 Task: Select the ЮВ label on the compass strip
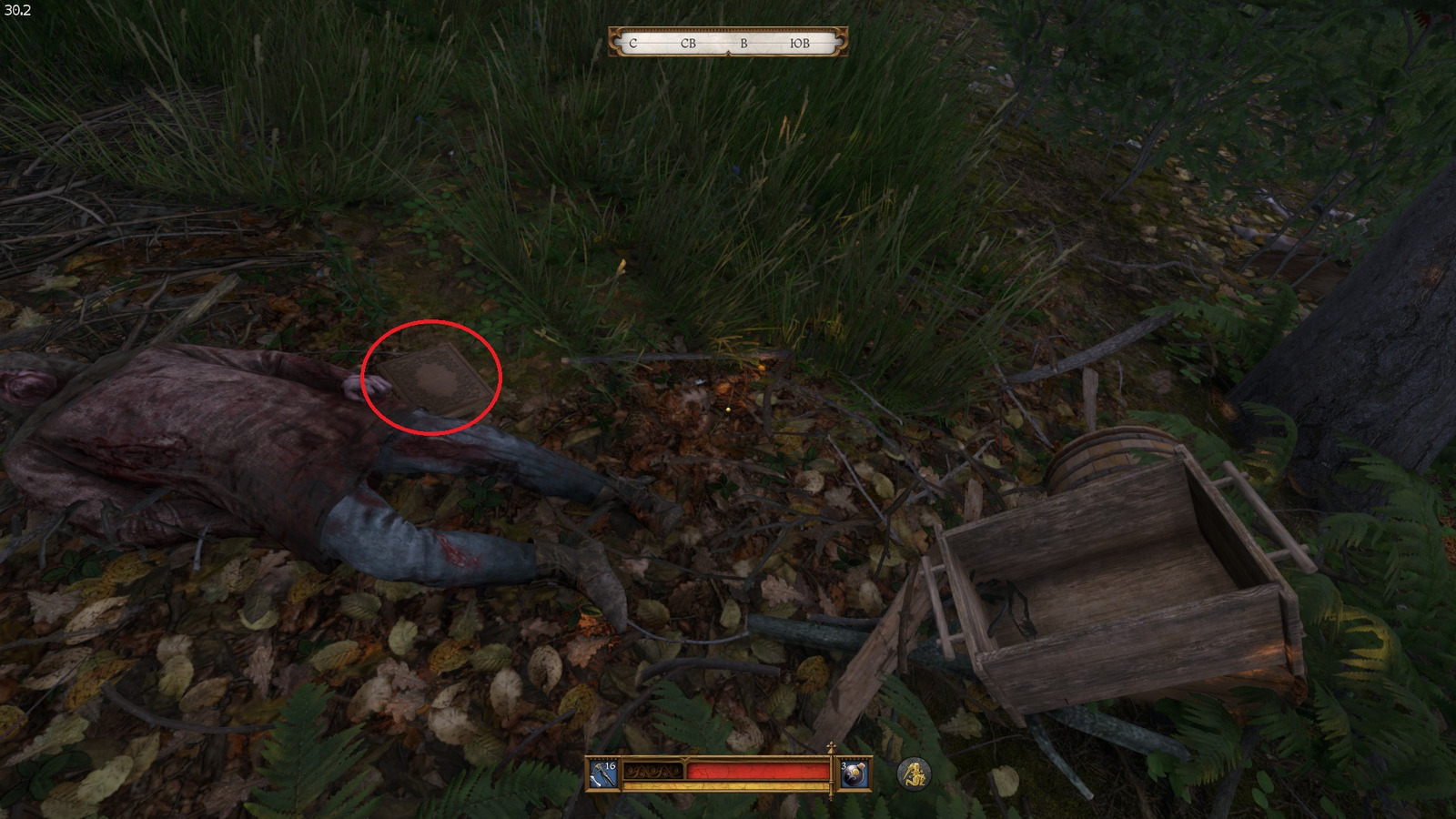pos(801,43)
